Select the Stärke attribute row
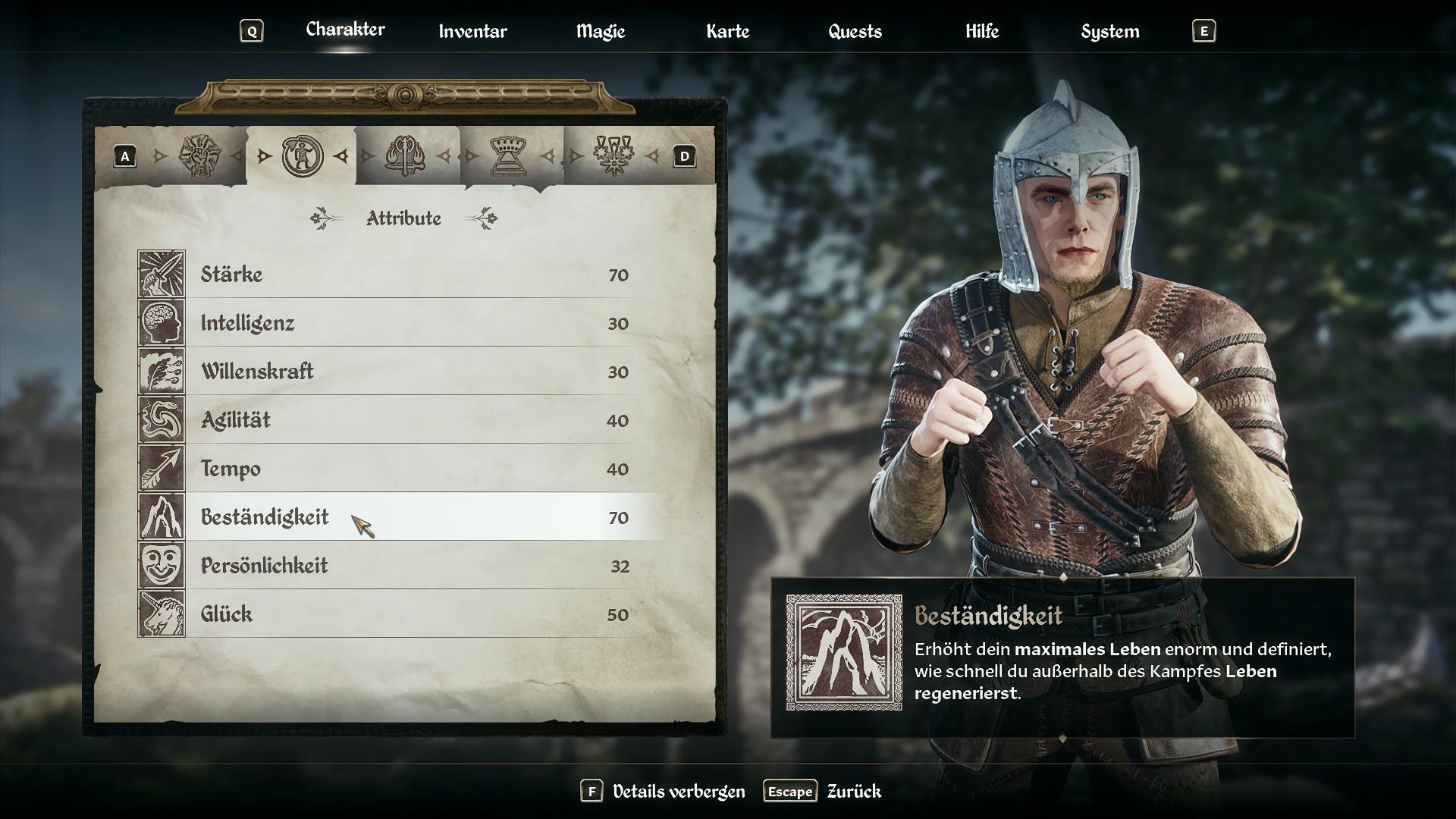1456x819 pixels. 409,275
